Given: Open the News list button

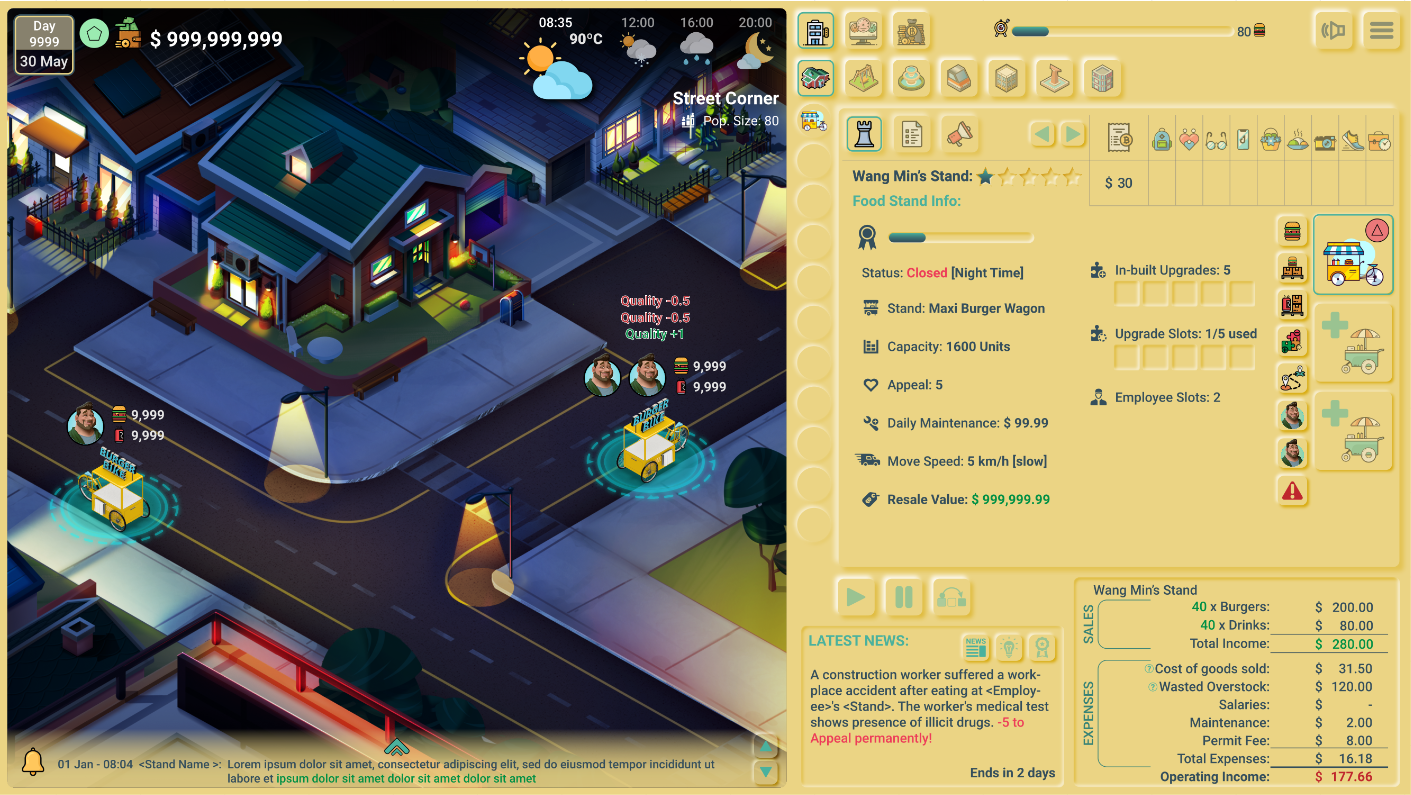Looking at the screenshot, I should (976, 648).
